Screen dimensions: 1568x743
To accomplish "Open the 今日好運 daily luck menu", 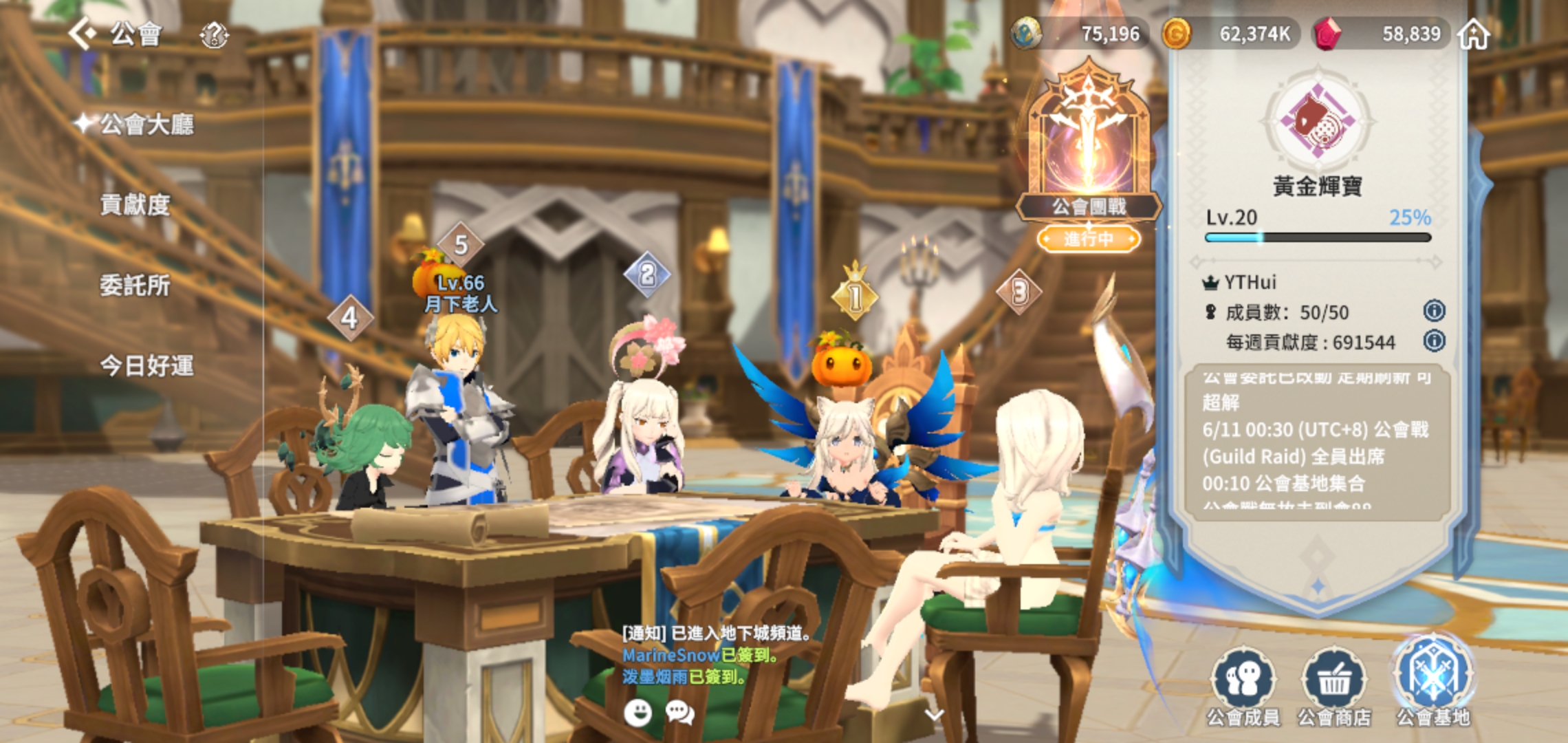I will click(x=146, y=366).
